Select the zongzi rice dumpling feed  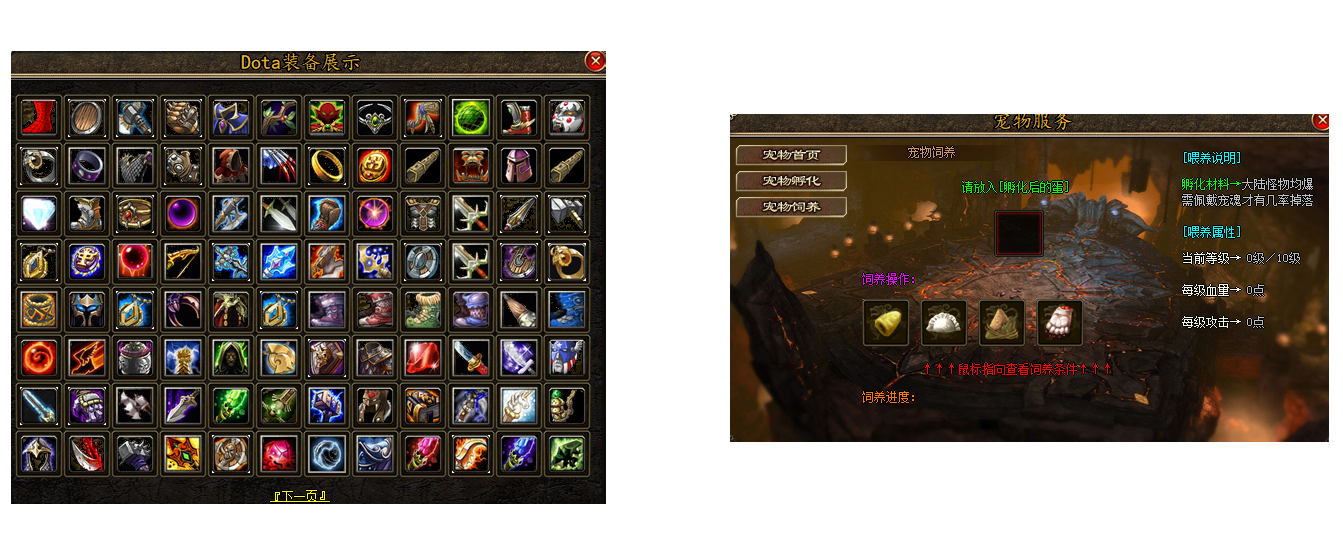pos(1001,323)
